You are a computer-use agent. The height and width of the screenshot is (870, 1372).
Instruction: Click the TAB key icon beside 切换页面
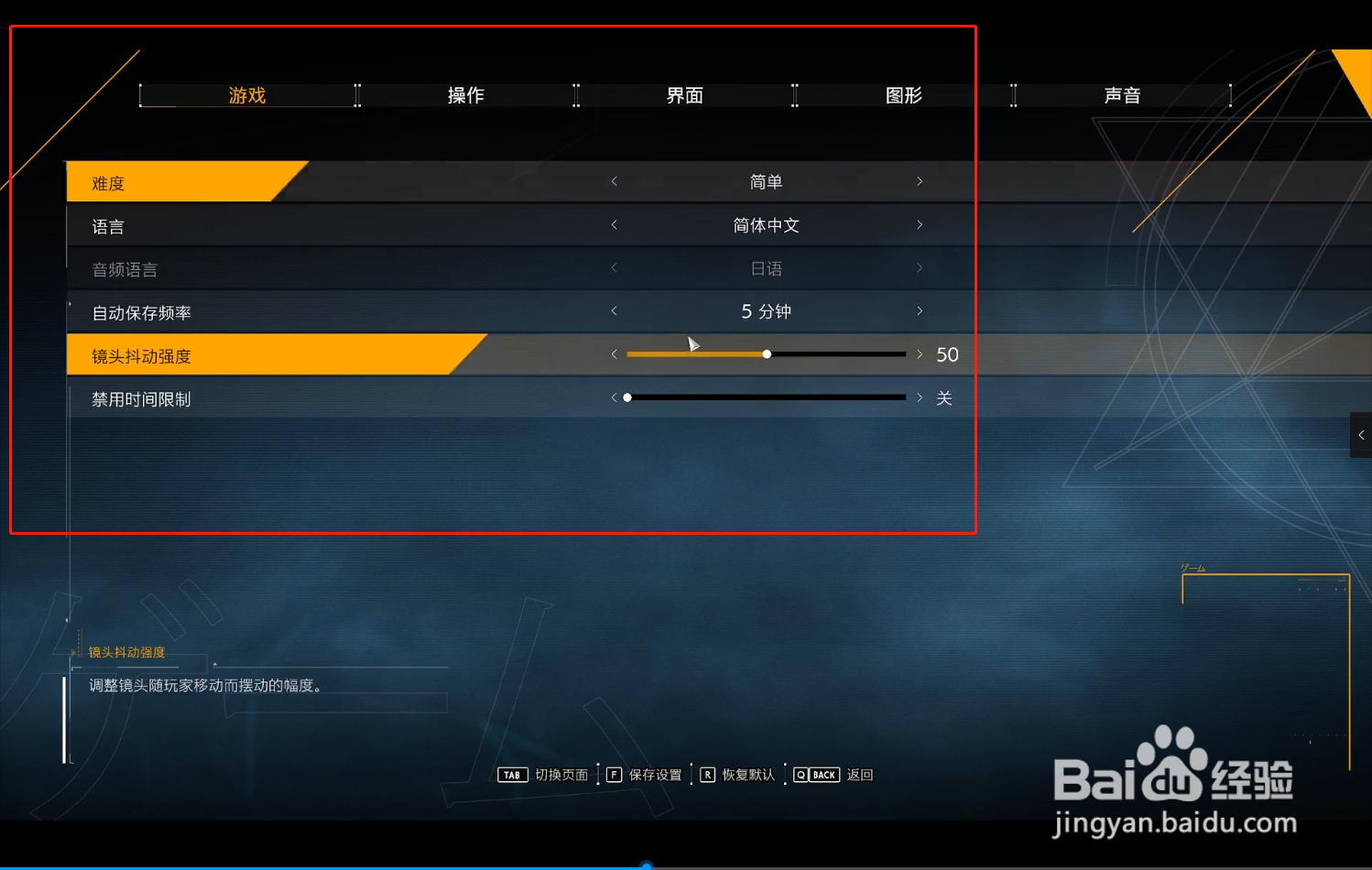[512, 774]
